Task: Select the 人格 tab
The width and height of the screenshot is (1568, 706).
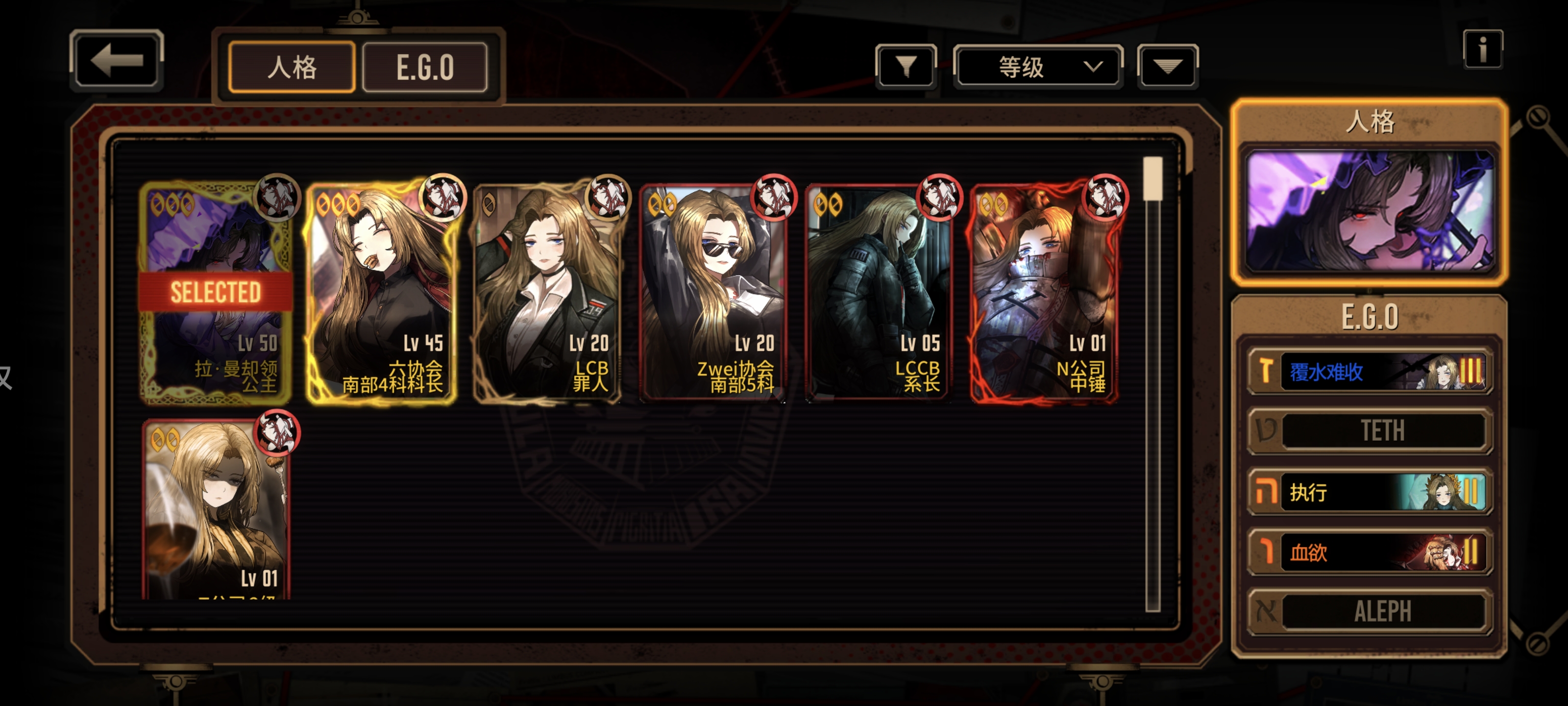Action: (292, 67)
